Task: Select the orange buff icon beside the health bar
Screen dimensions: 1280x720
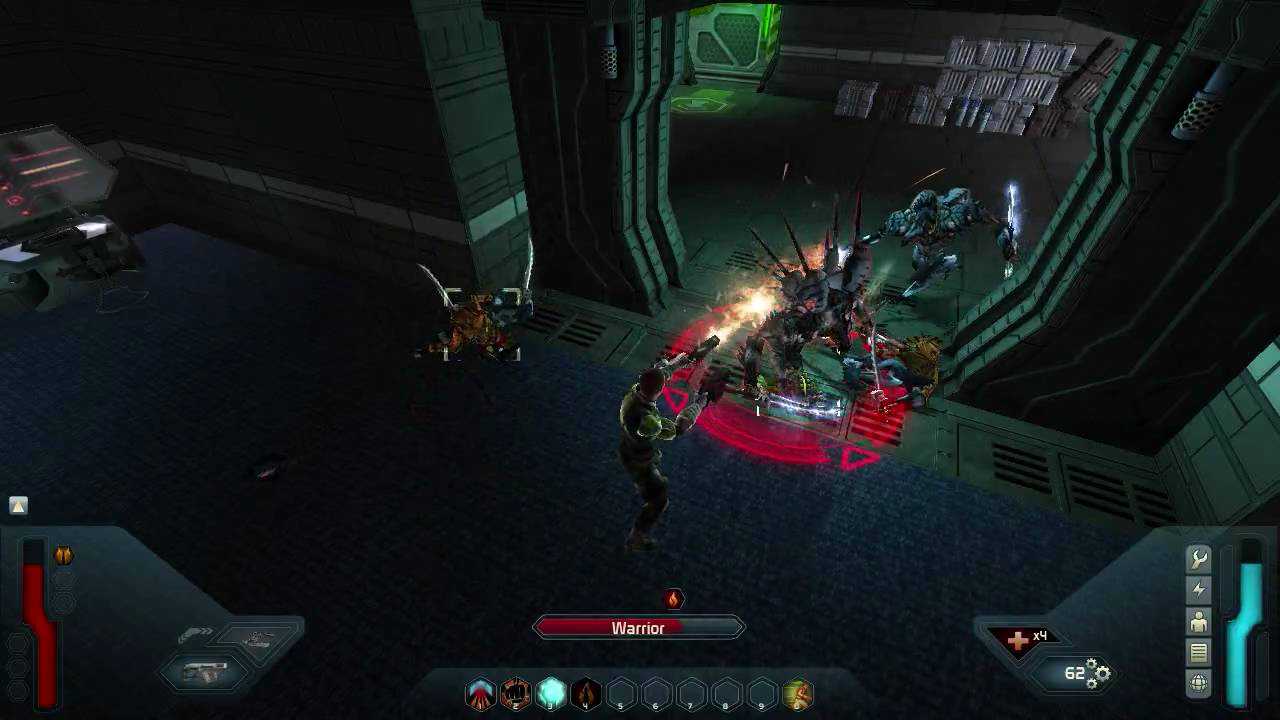Action: point(64,555)
